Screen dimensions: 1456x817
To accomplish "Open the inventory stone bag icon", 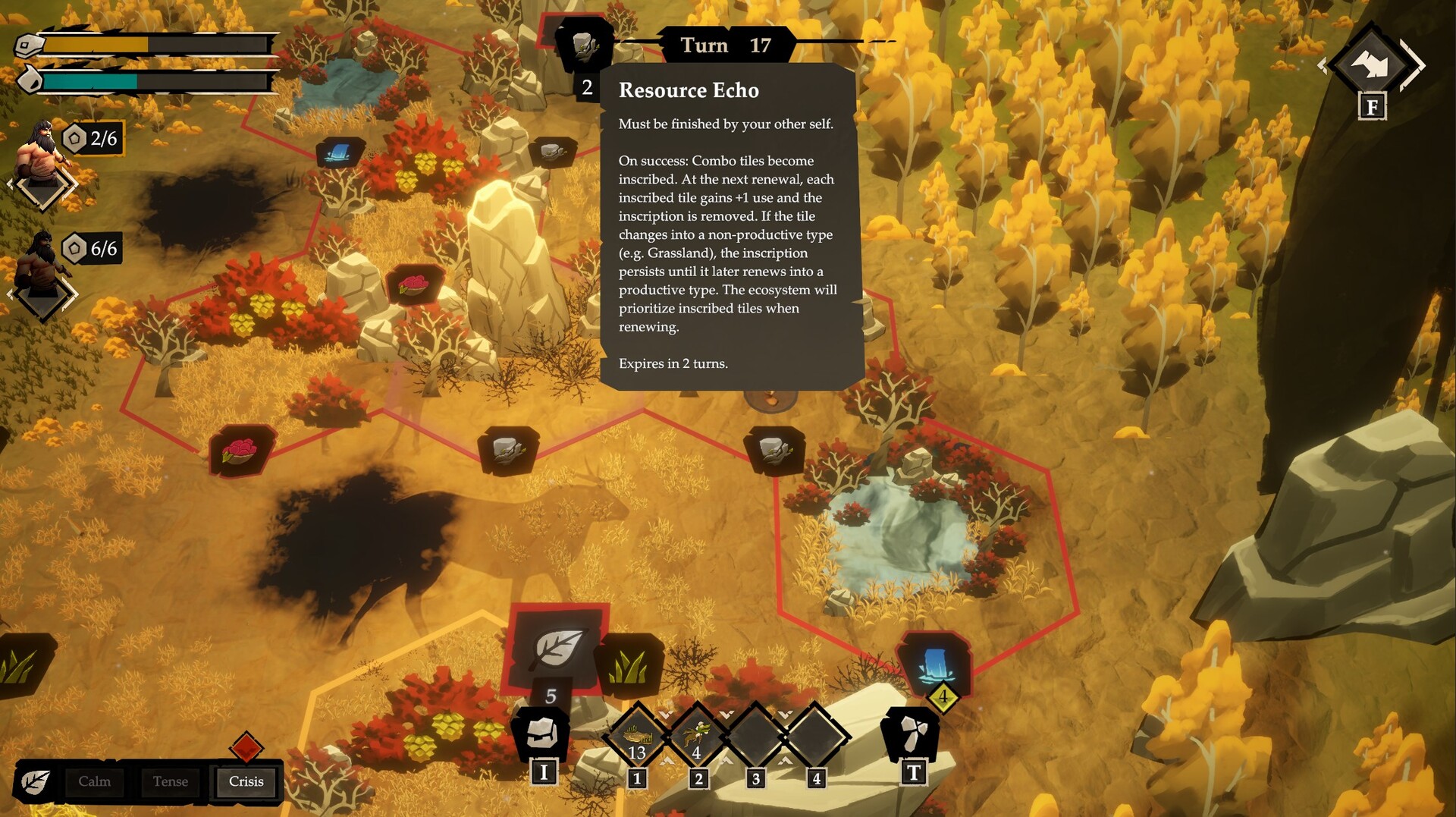I will [541, 734].
